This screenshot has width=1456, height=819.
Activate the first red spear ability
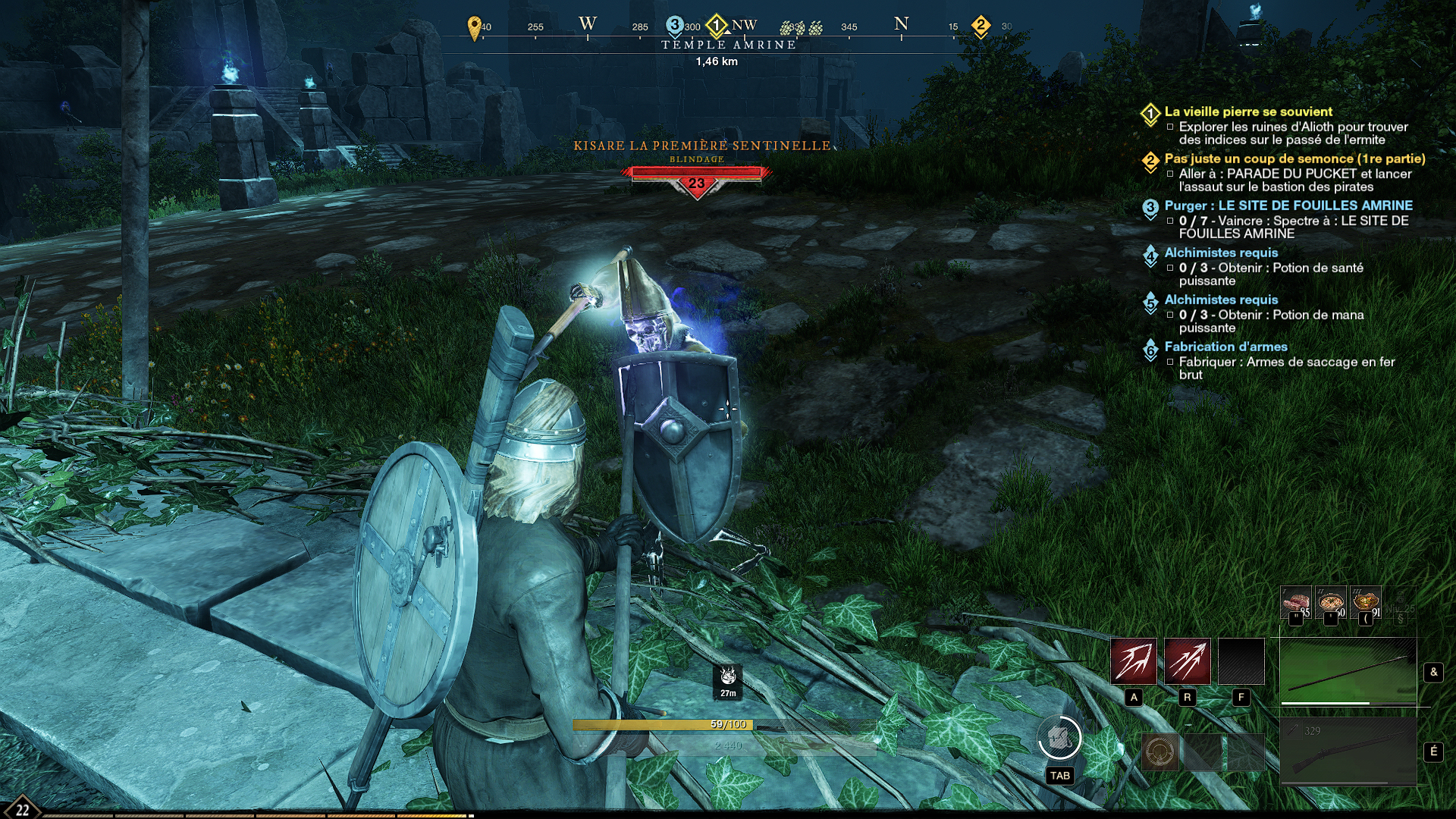tap(1133, 661)
